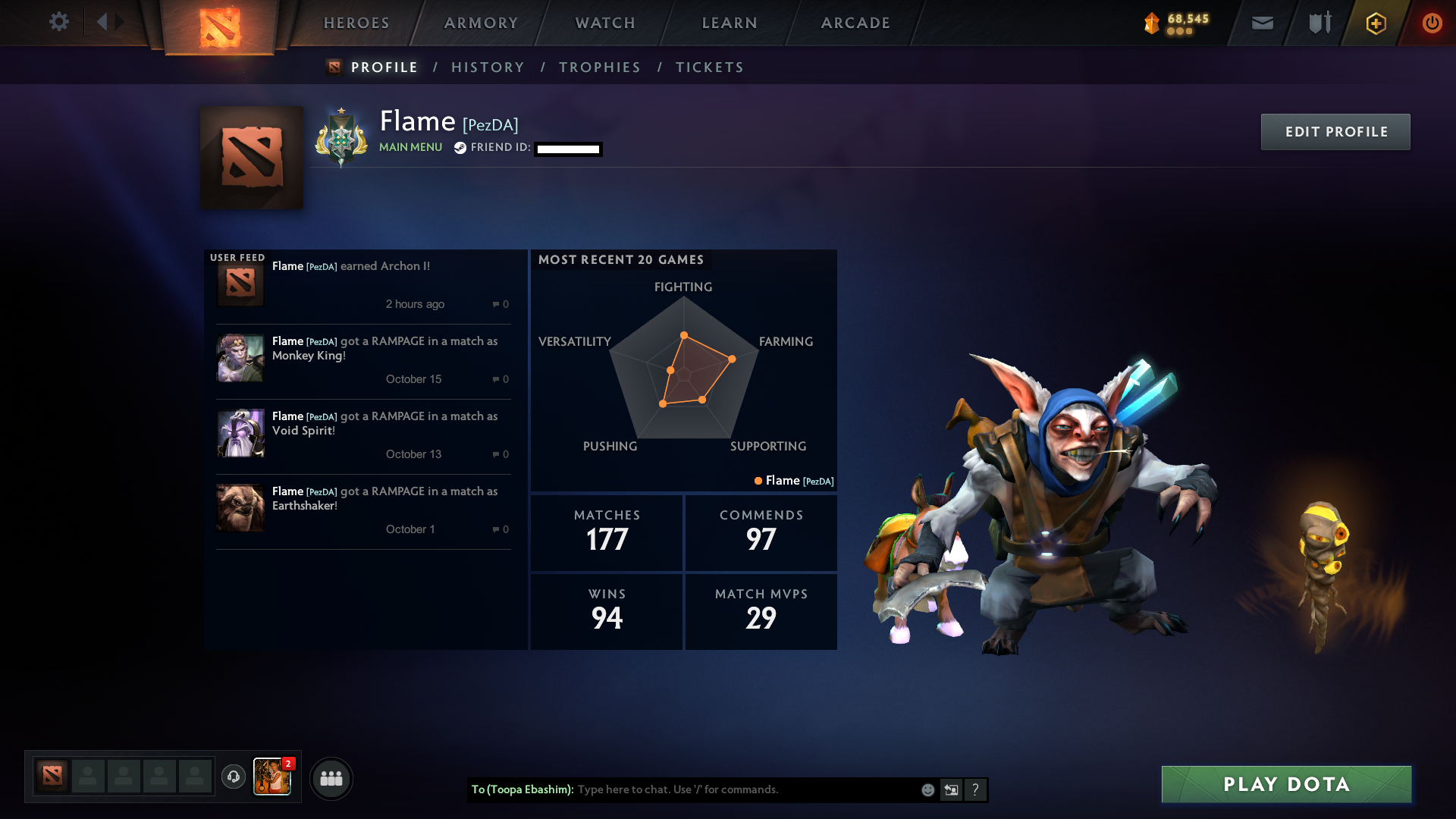Switch to the HISTORY tab

[488, 67]
